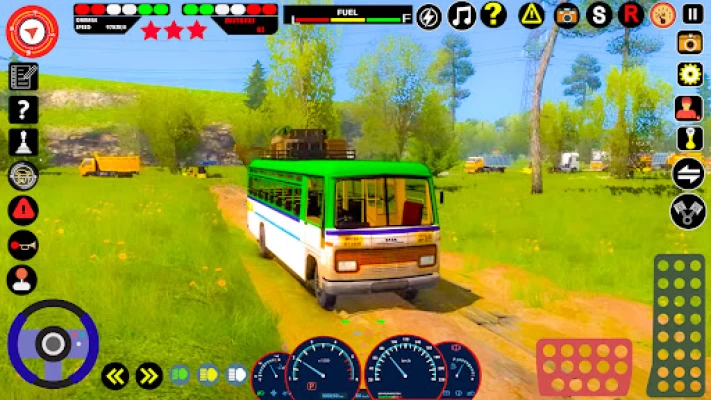
Task: Click the steering wheel control
Action: (52, 343)
